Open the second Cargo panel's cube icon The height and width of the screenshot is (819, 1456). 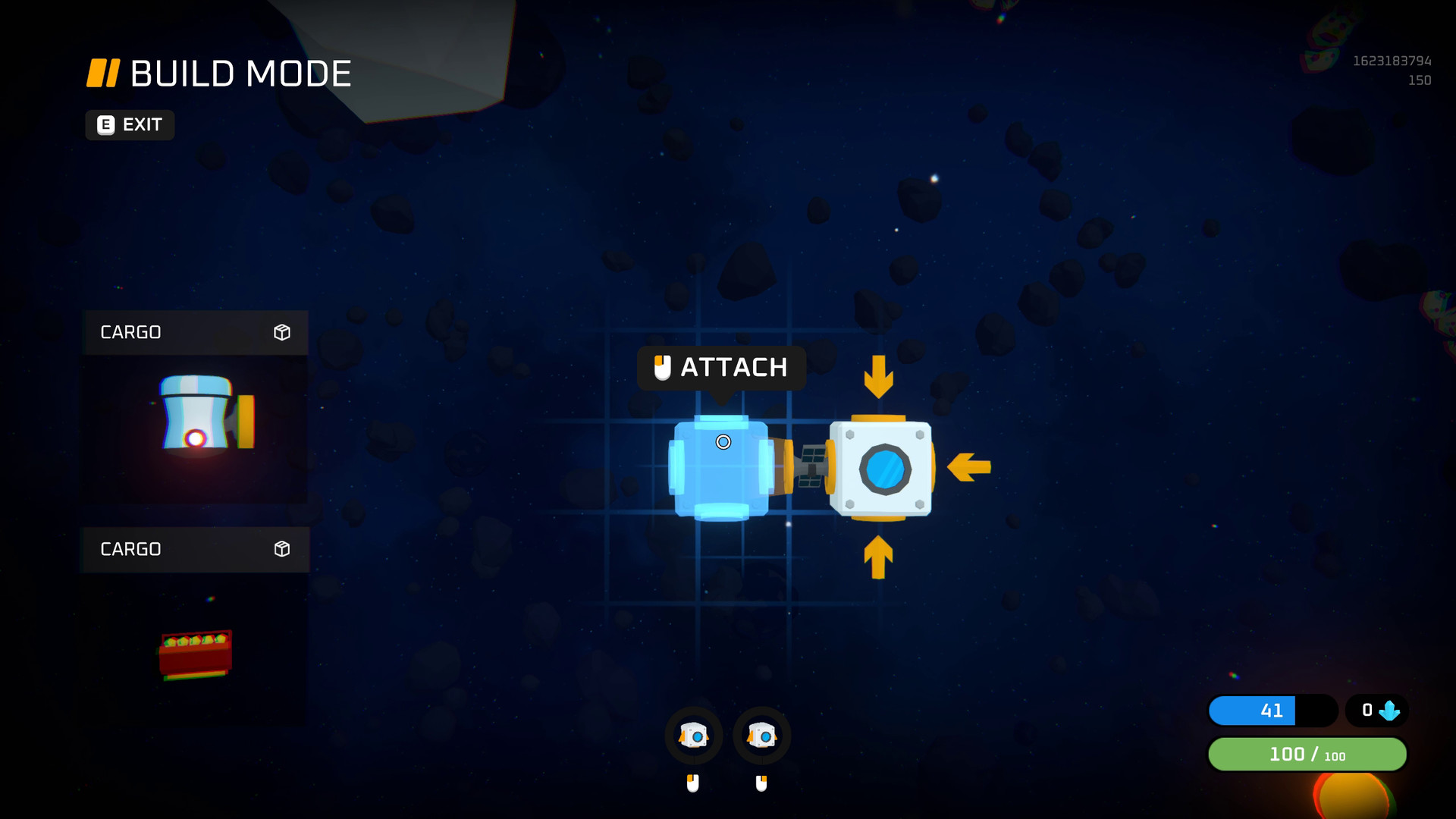pyautogui.click(x=283, y=549)
